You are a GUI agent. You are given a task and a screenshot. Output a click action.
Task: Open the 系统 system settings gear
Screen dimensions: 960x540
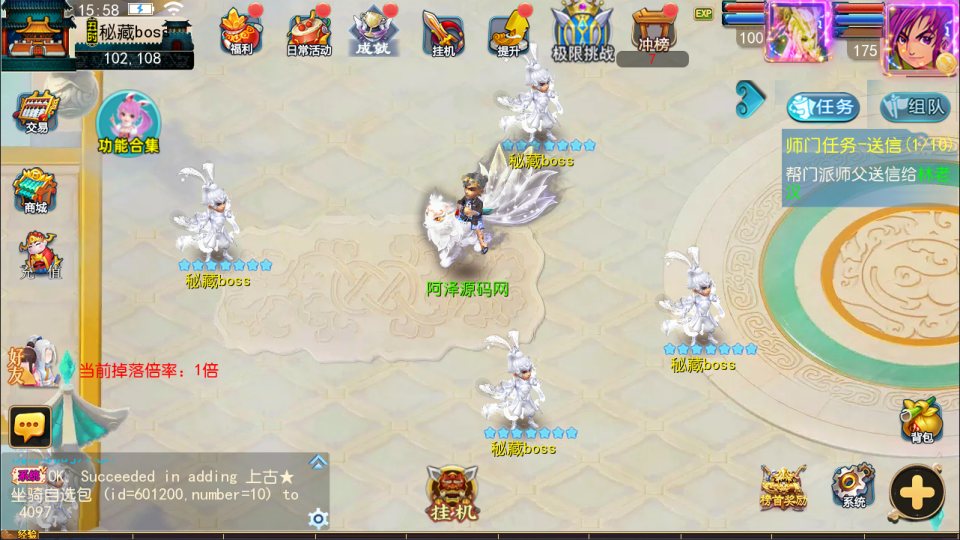coord(853,486)
